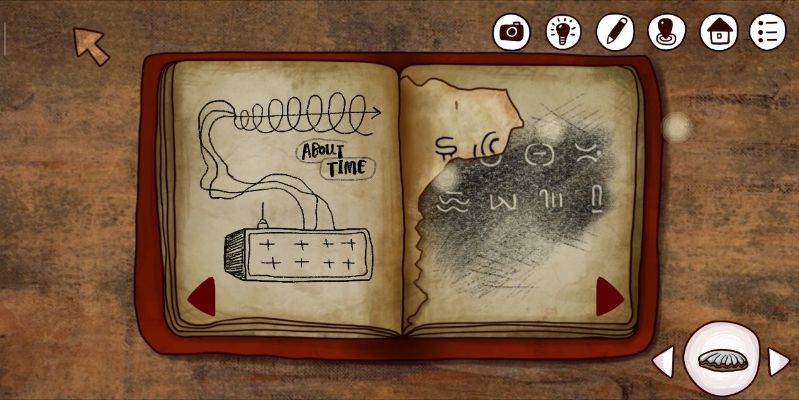
Task: Show the next inventory item
Action: click(778, 361)
